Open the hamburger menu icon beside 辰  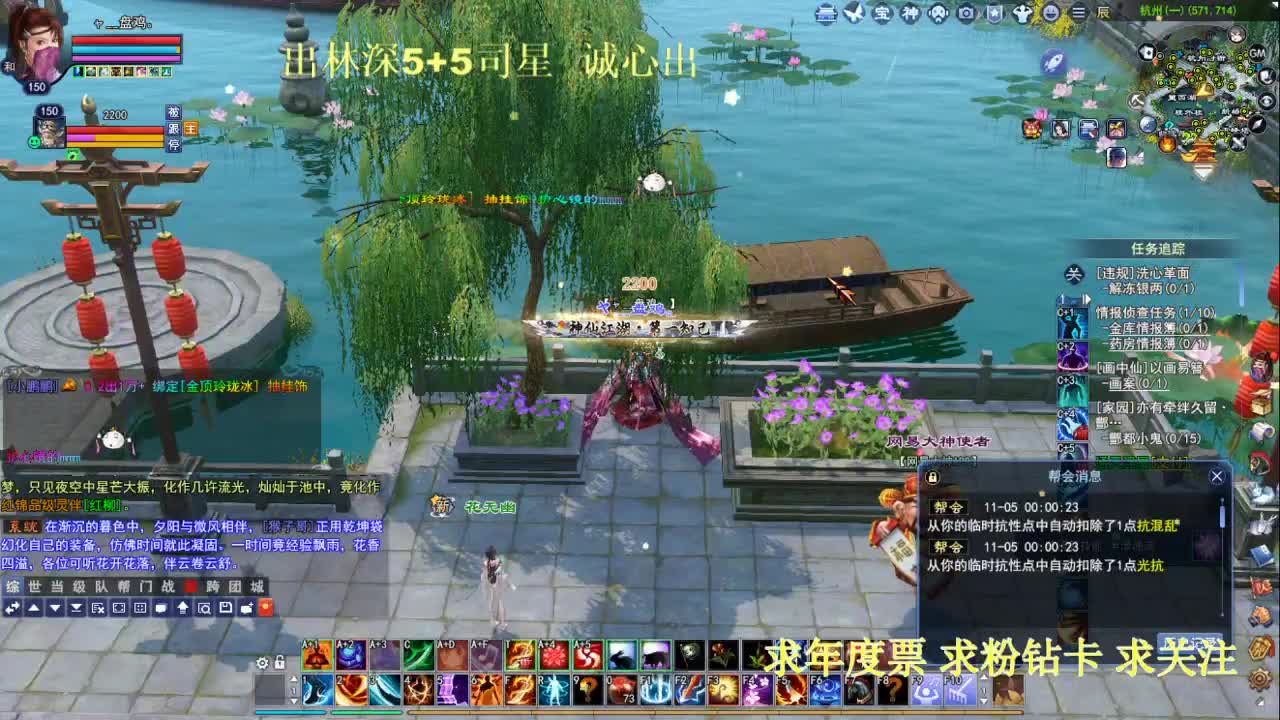(x=1078, y=14)
